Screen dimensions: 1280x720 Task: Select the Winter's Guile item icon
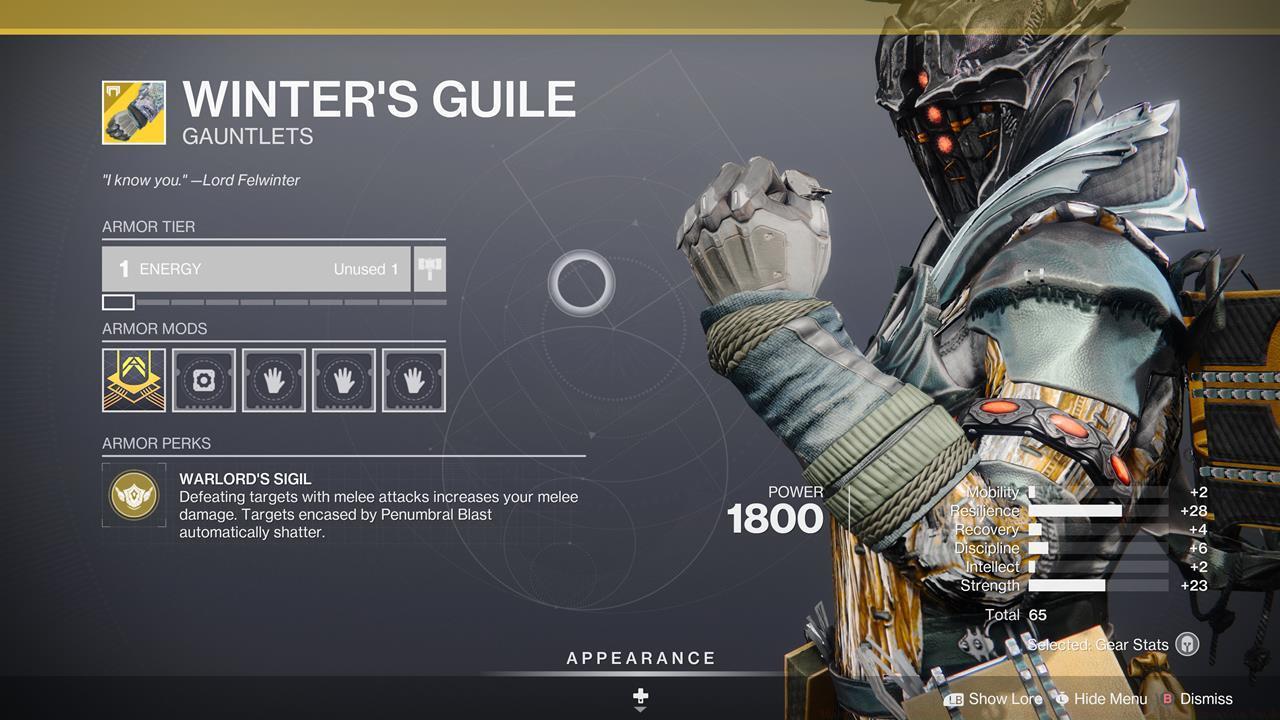pyautogui.click(x=134, y=112)
